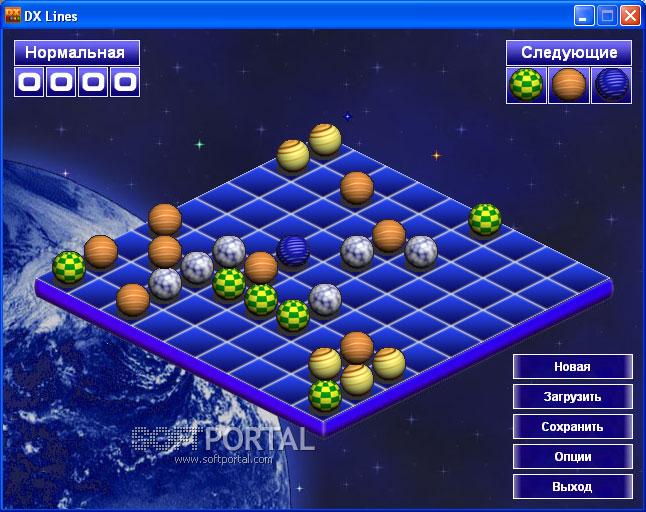Exit the game via Выход

[572, 487]
